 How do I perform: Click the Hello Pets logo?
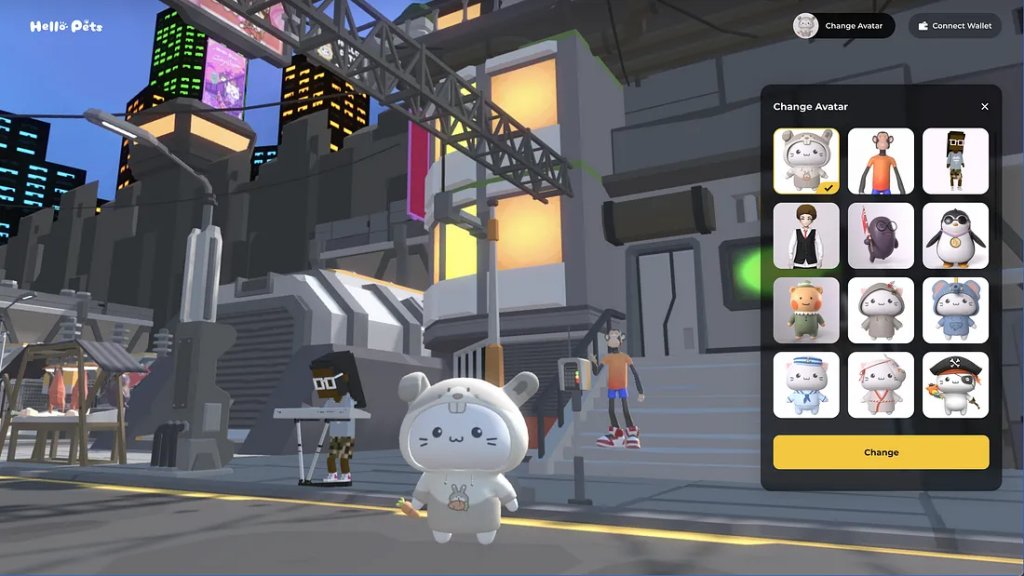click(x=66, y=26)
